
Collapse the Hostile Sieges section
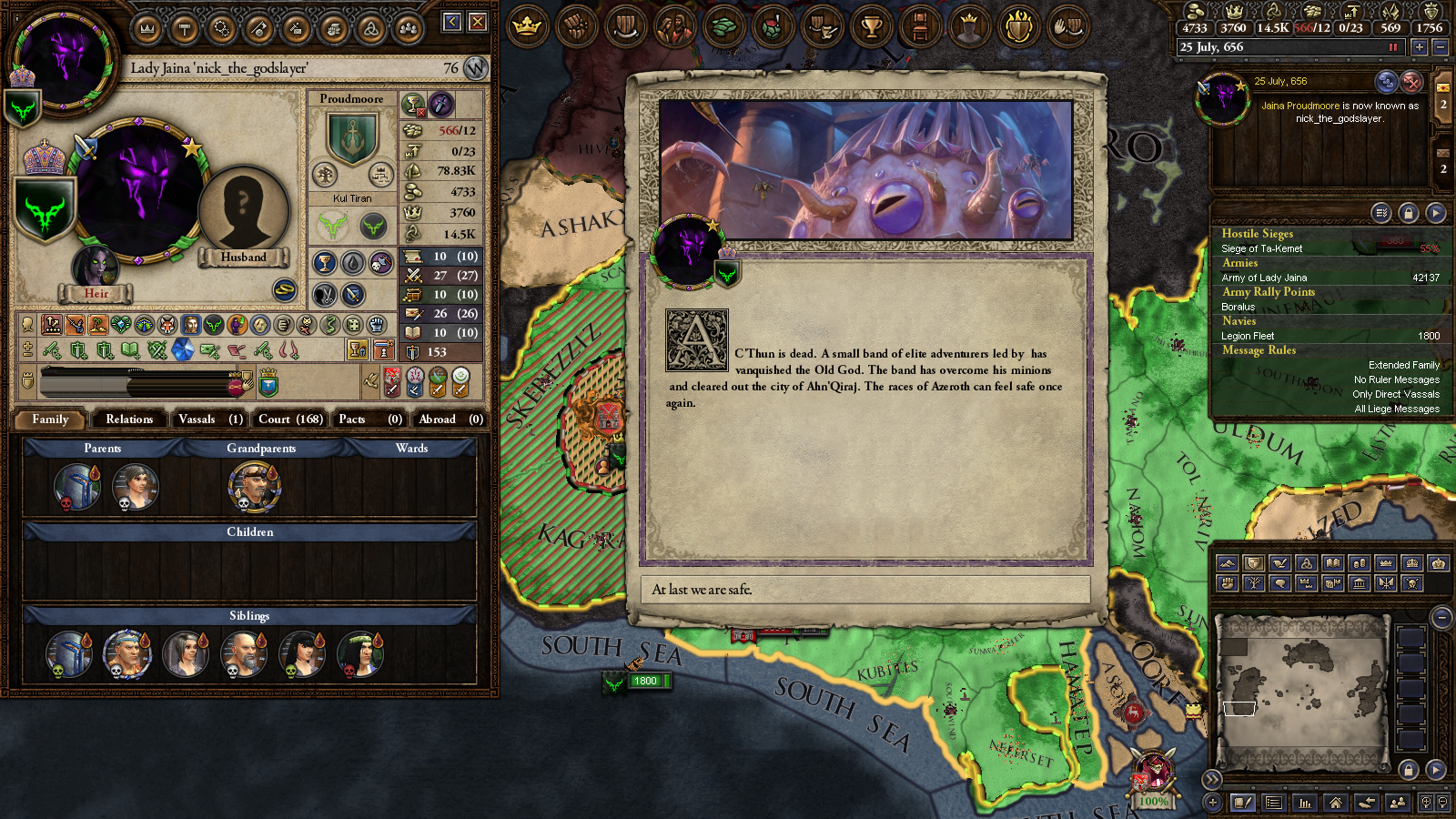click(1259, 233)
